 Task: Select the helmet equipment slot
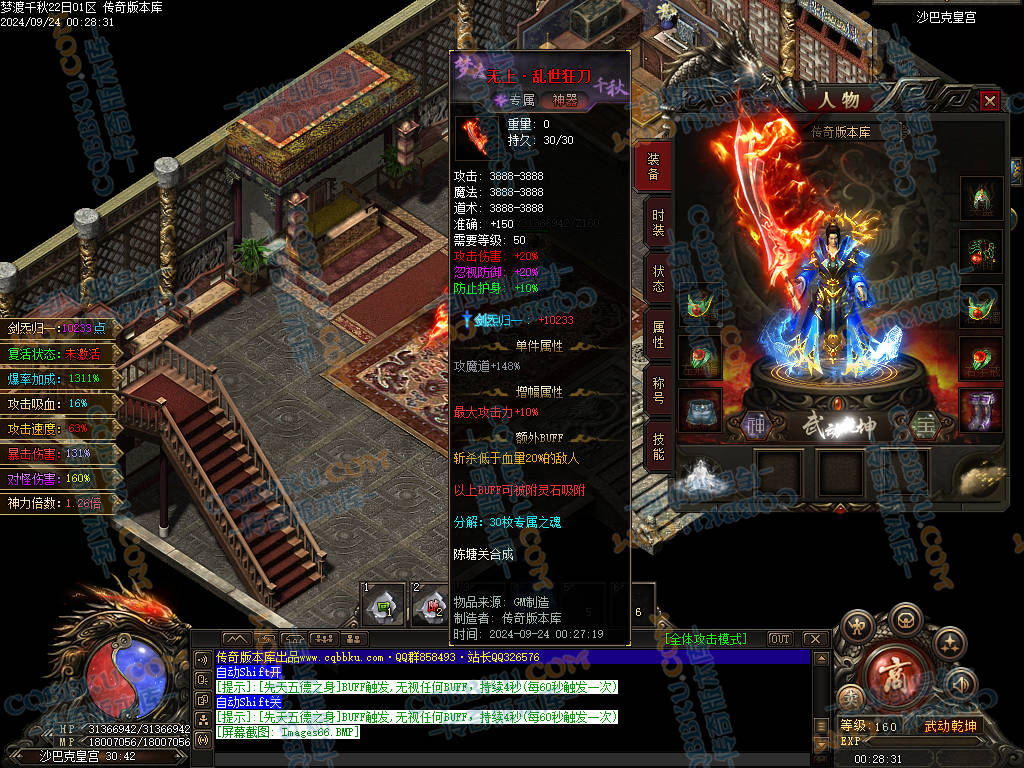(x=980, y=198)
